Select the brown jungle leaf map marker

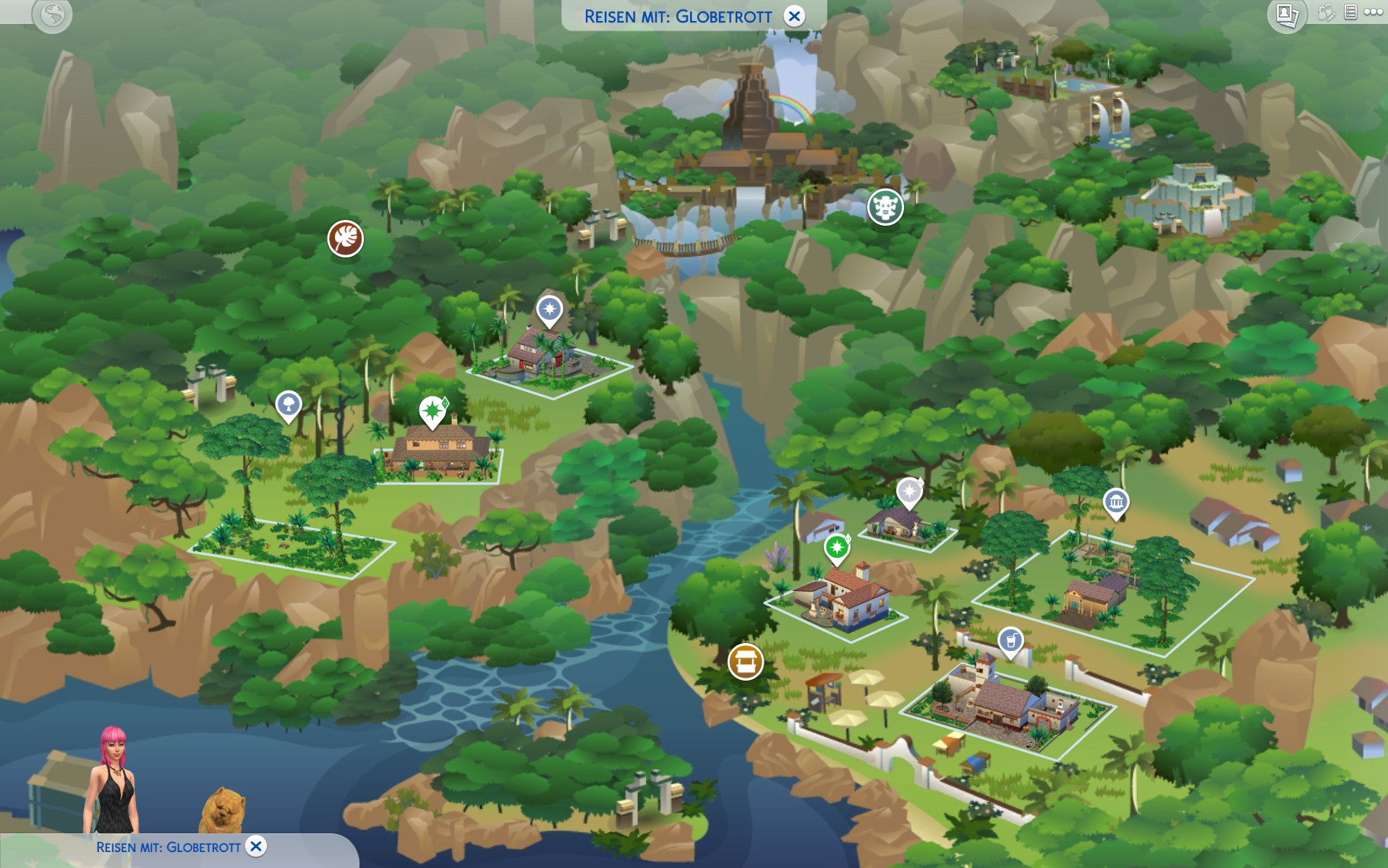point(346,239)
